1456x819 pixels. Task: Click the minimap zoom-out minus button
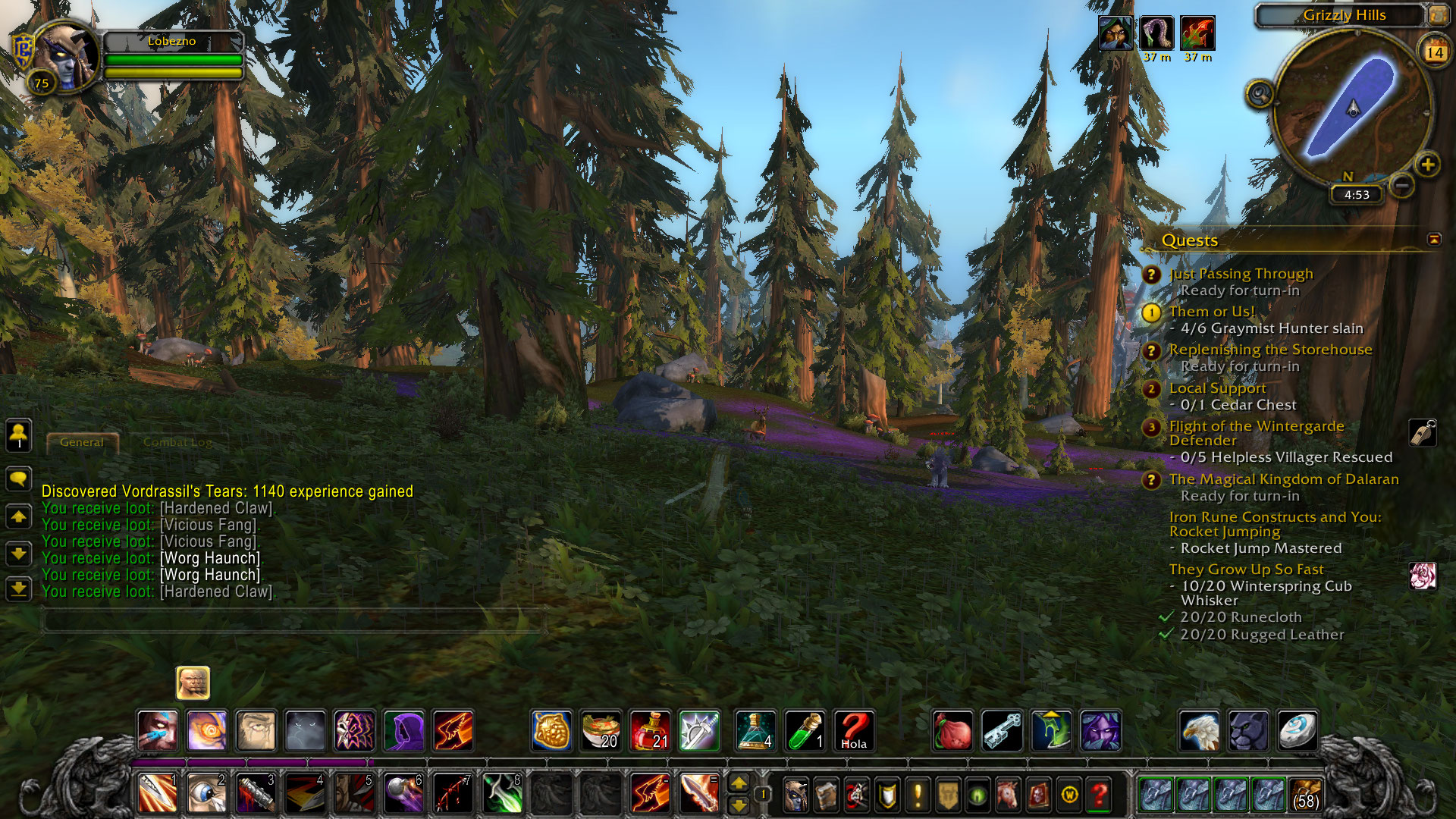1402,184
